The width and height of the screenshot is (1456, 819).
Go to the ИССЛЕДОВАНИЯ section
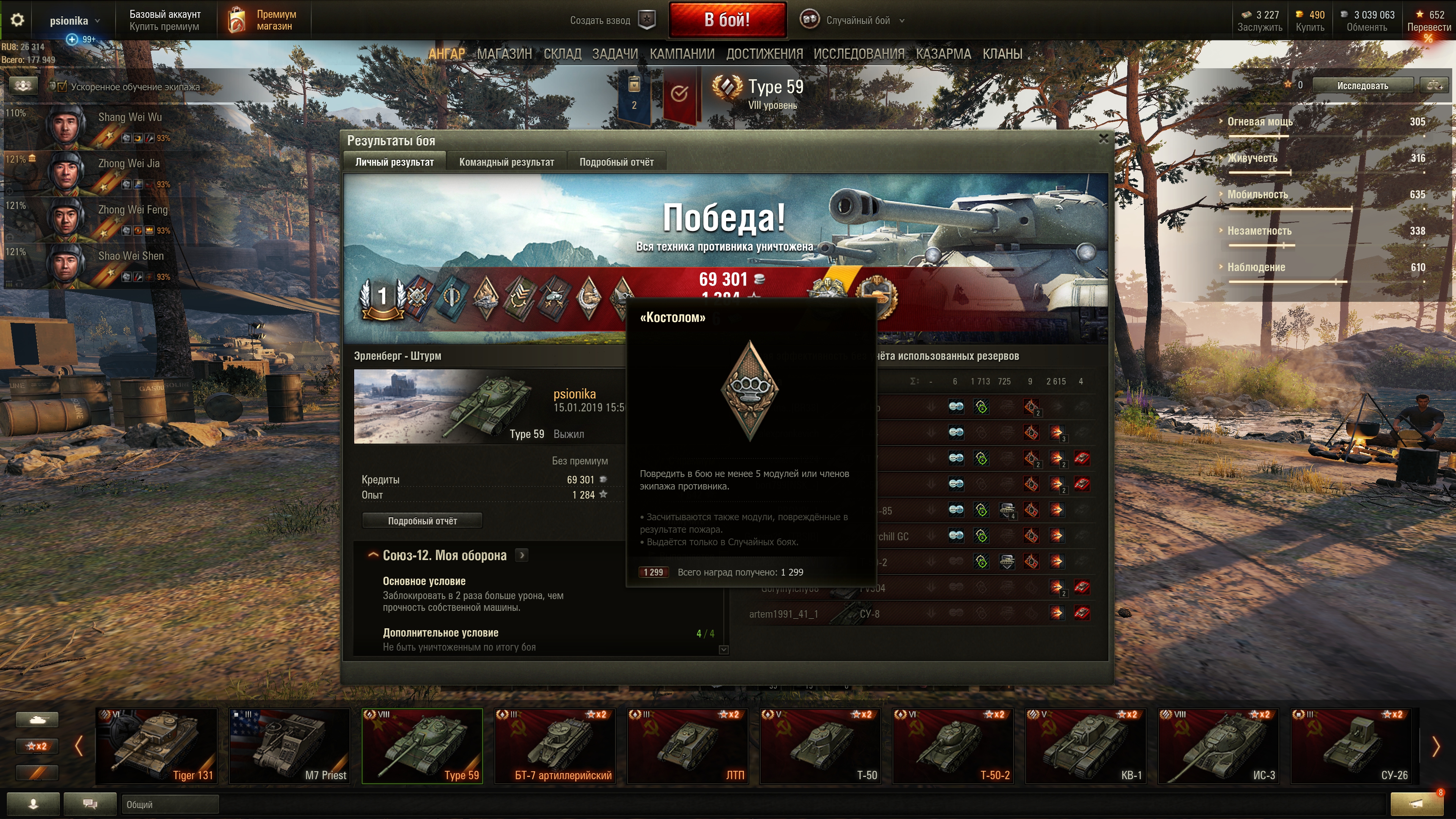(x=858, y=54)
